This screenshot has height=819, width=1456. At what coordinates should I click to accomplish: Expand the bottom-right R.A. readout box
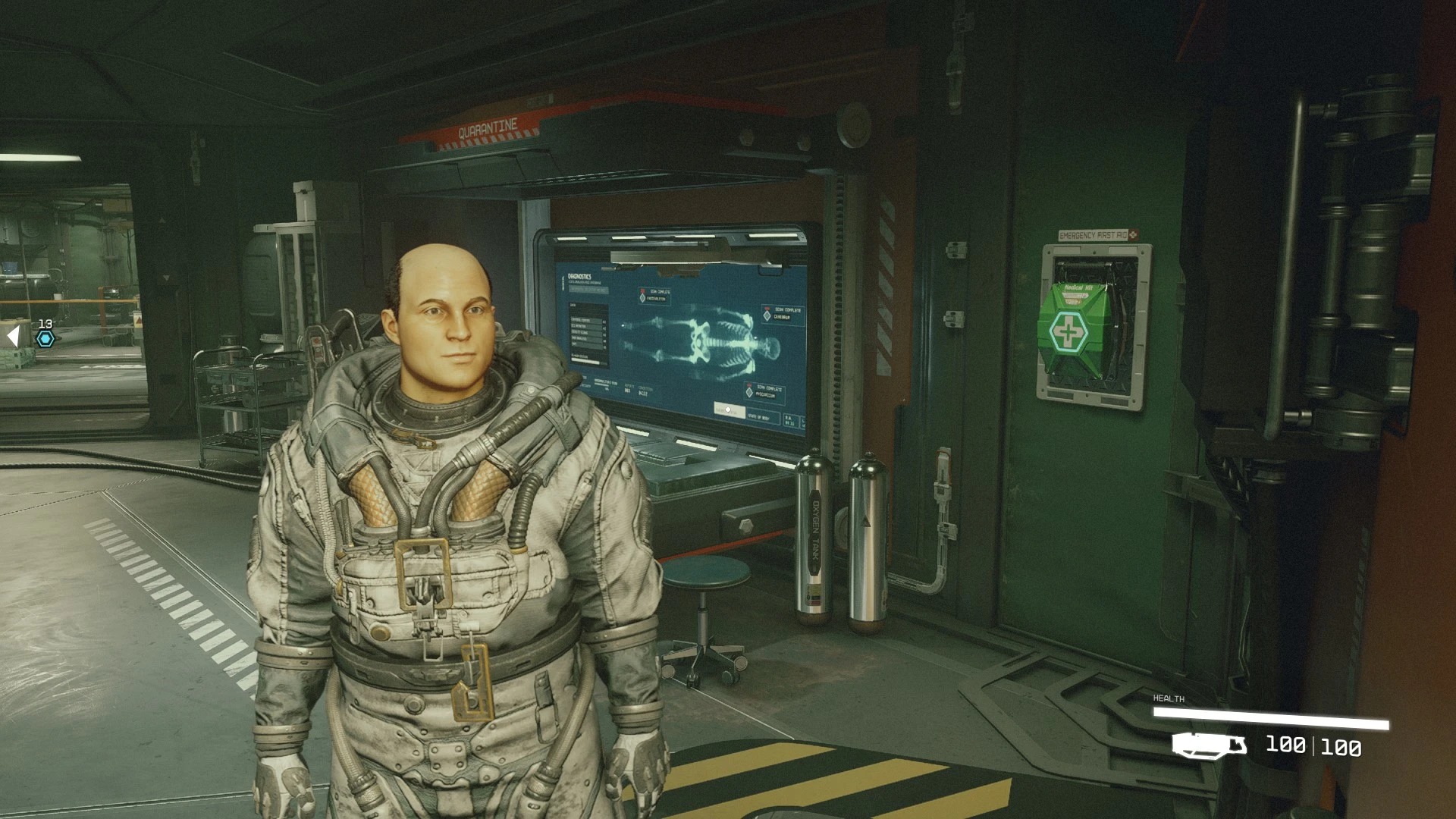coord(789,420)
